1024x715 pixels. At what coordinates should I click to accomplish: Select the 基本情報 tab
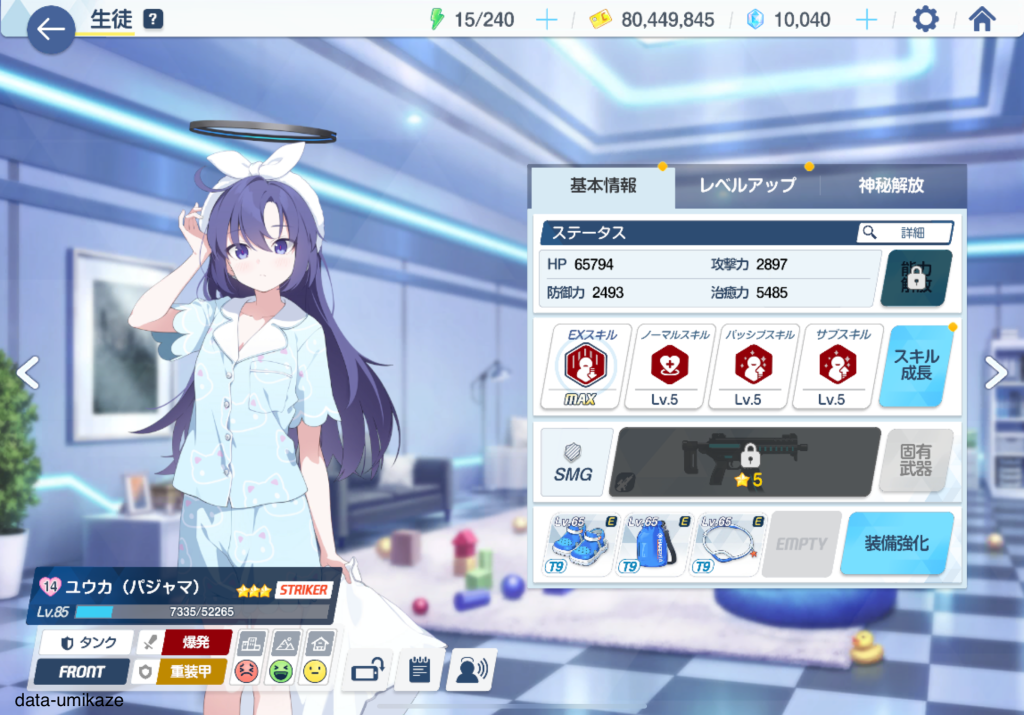point(603,186)
